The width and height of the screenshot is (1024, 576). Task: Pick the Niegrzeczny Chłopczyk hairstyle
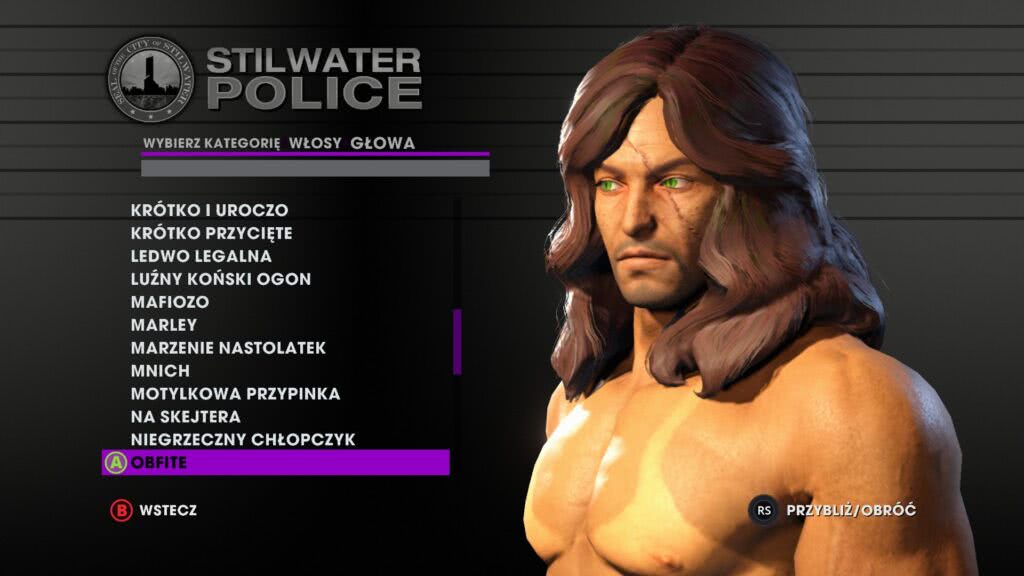[x=243, y=440]
